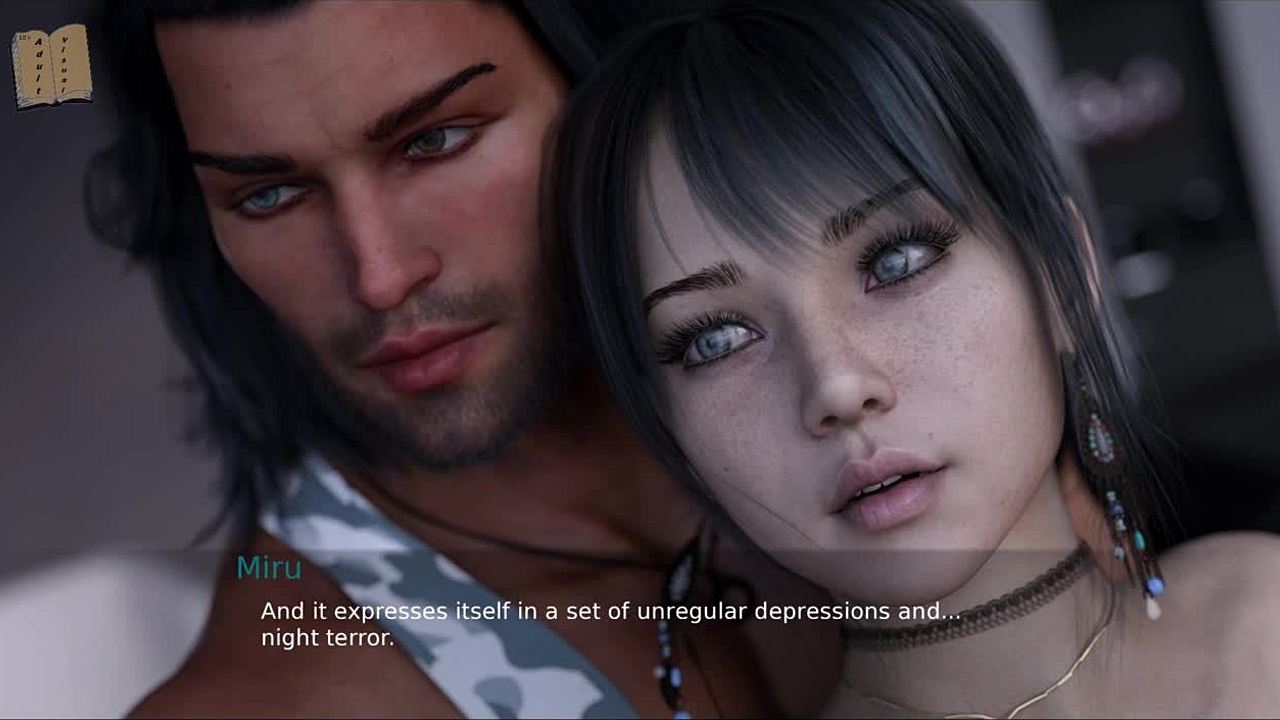Click Miru's dialogue text box to continue
Viewport: 1280px width, 720px height.
610,624
